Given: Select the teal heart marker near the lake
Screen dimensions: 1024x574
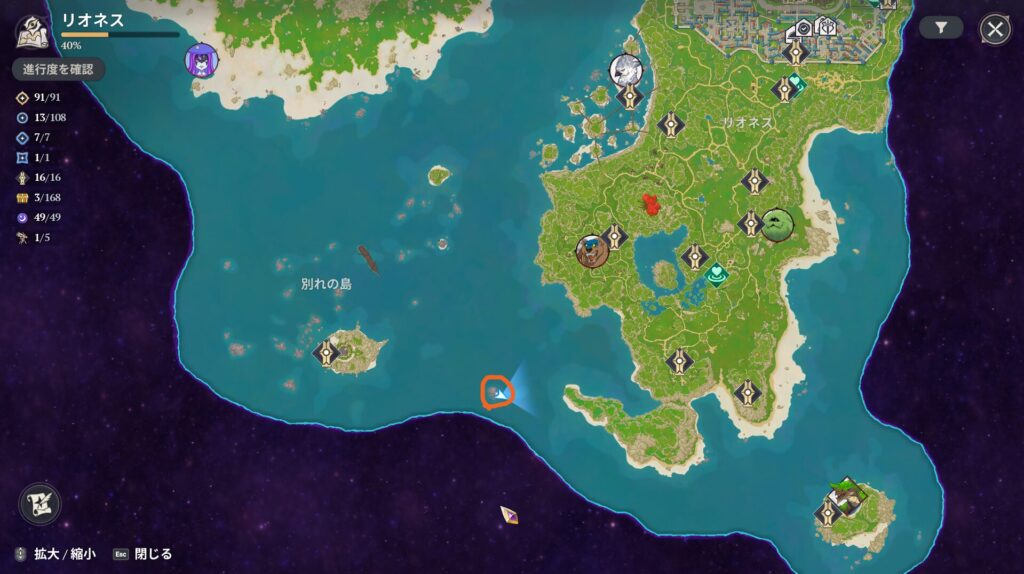Looking at the screenshot, I should [716, 272].
